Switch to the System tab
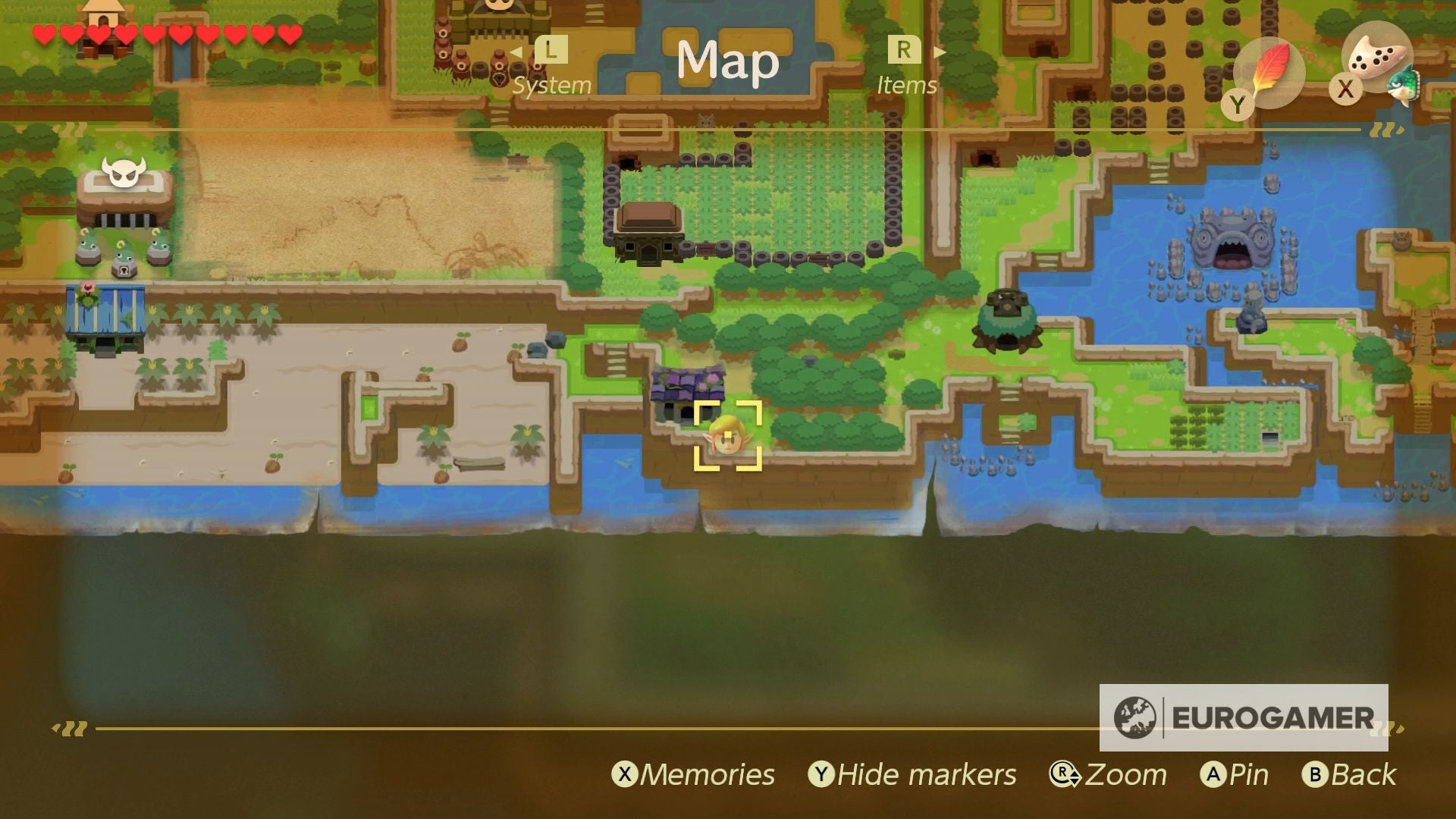 (x=551, y=86)
